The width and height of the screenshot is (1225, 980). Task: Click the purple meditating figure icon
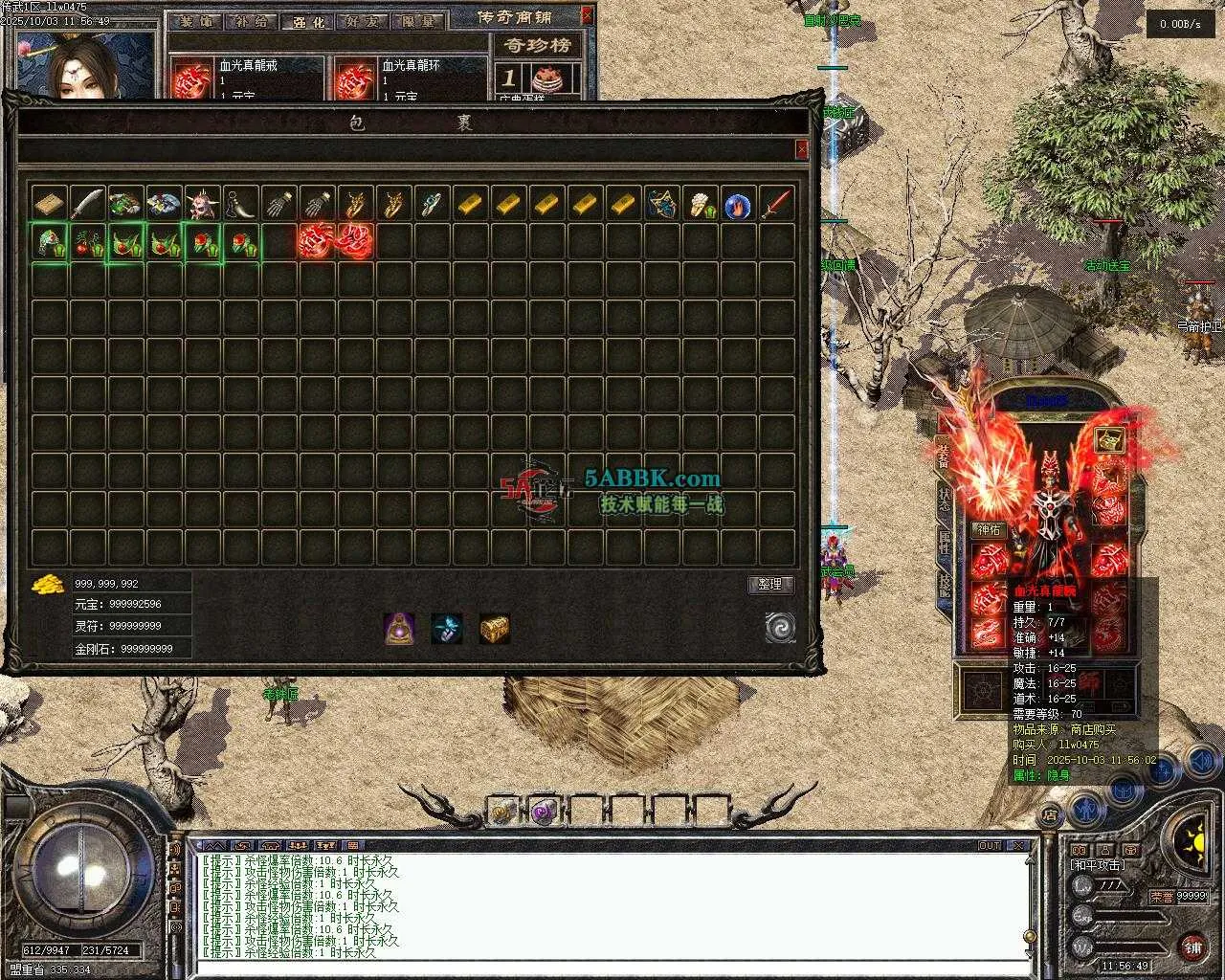(399, 628)
